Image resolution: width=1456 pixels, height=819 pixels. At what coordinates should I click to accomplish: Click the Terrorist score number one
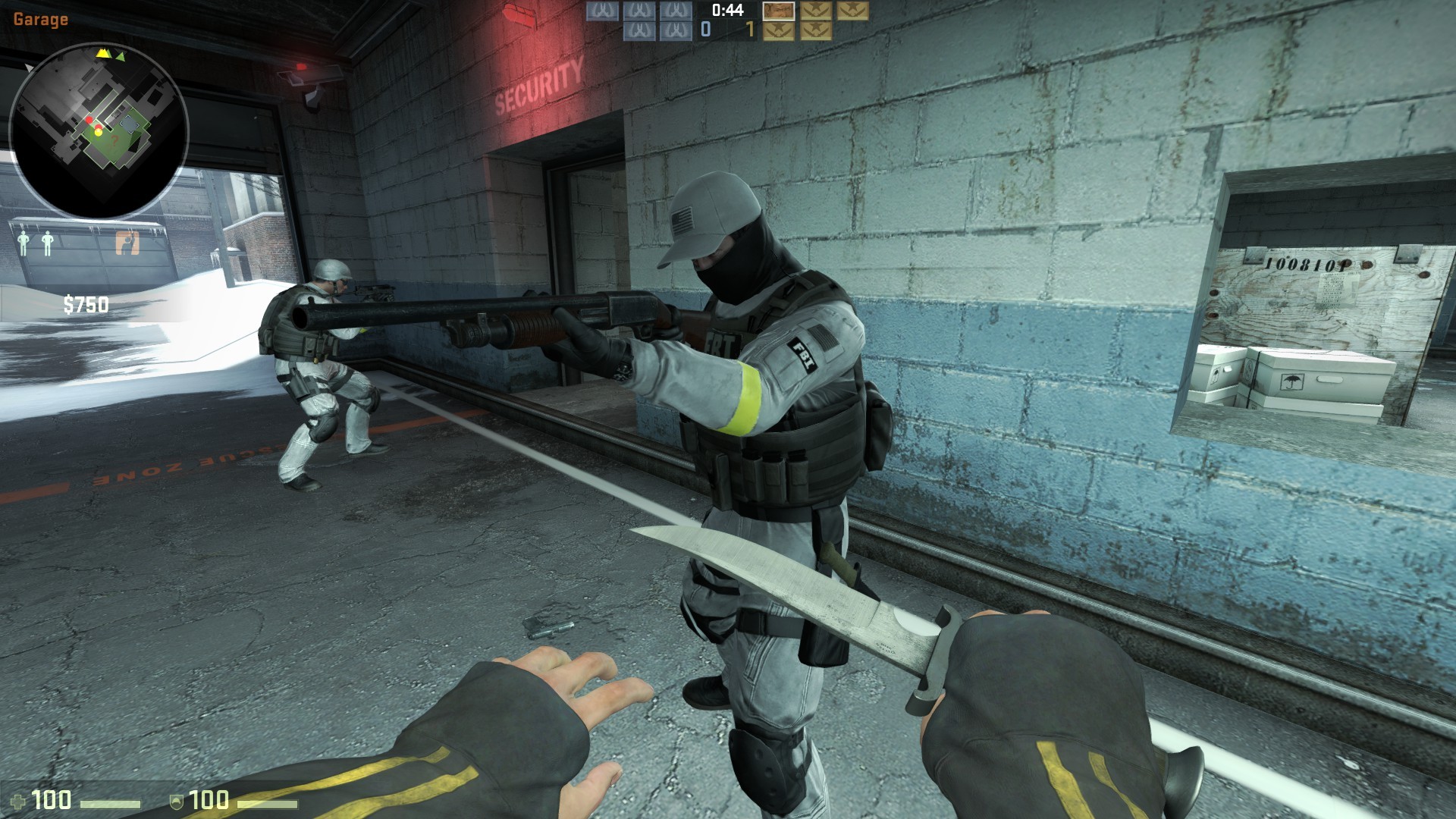click(x=753, y=30)
